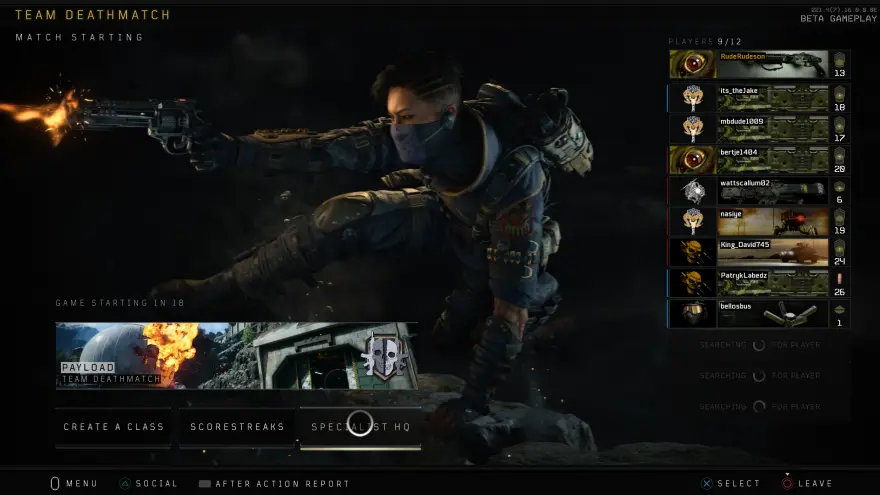
Task: Open the Menu option in bottom bar
Action: point(75,484)
